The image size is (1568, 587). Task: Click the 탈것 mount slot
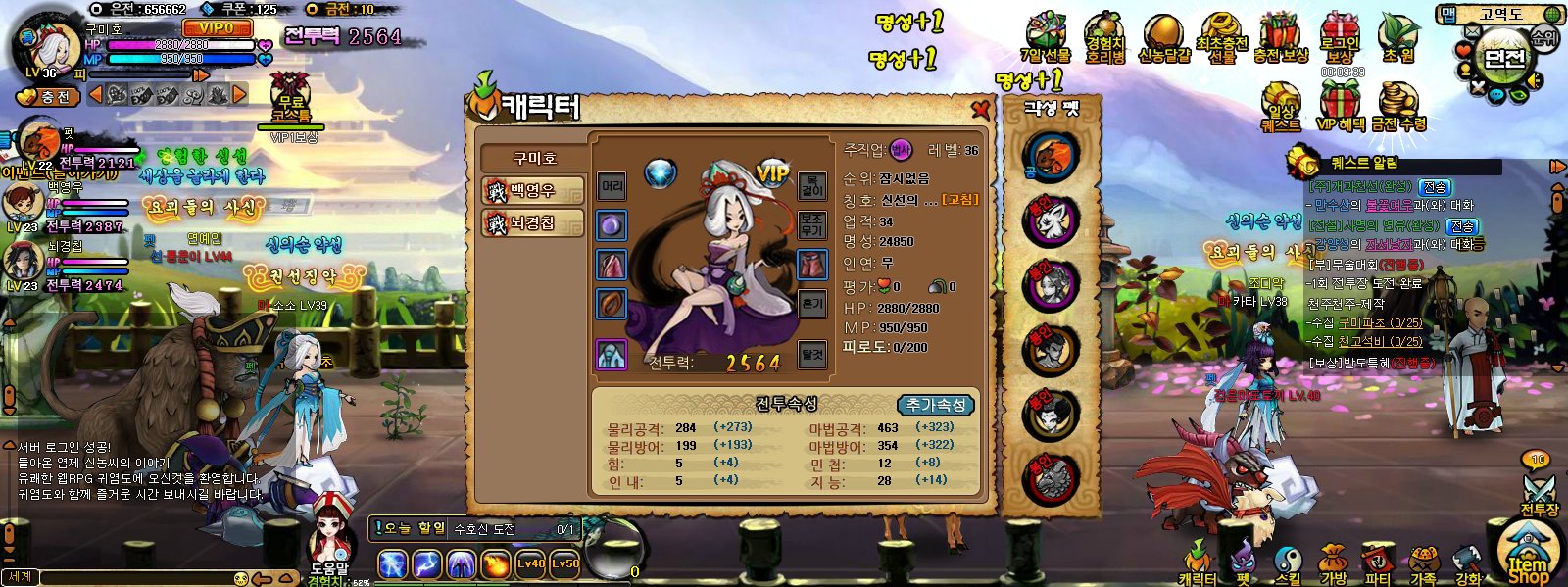[812, 354]
